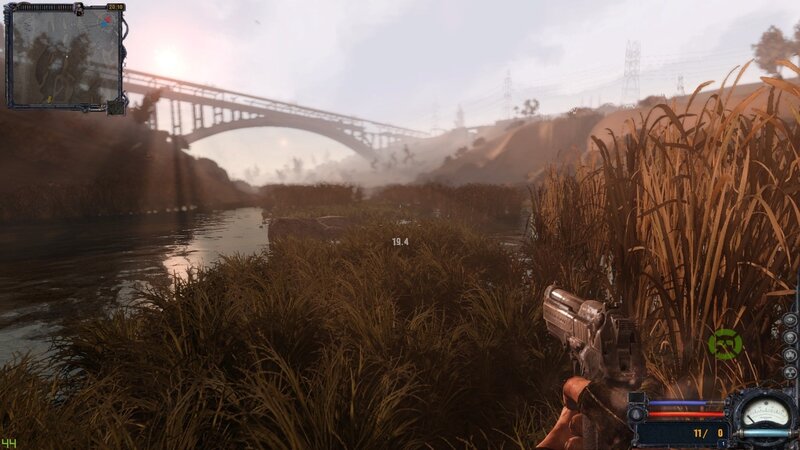
Task: Click the round skull status icon
Action: click(x=790, y=337)
